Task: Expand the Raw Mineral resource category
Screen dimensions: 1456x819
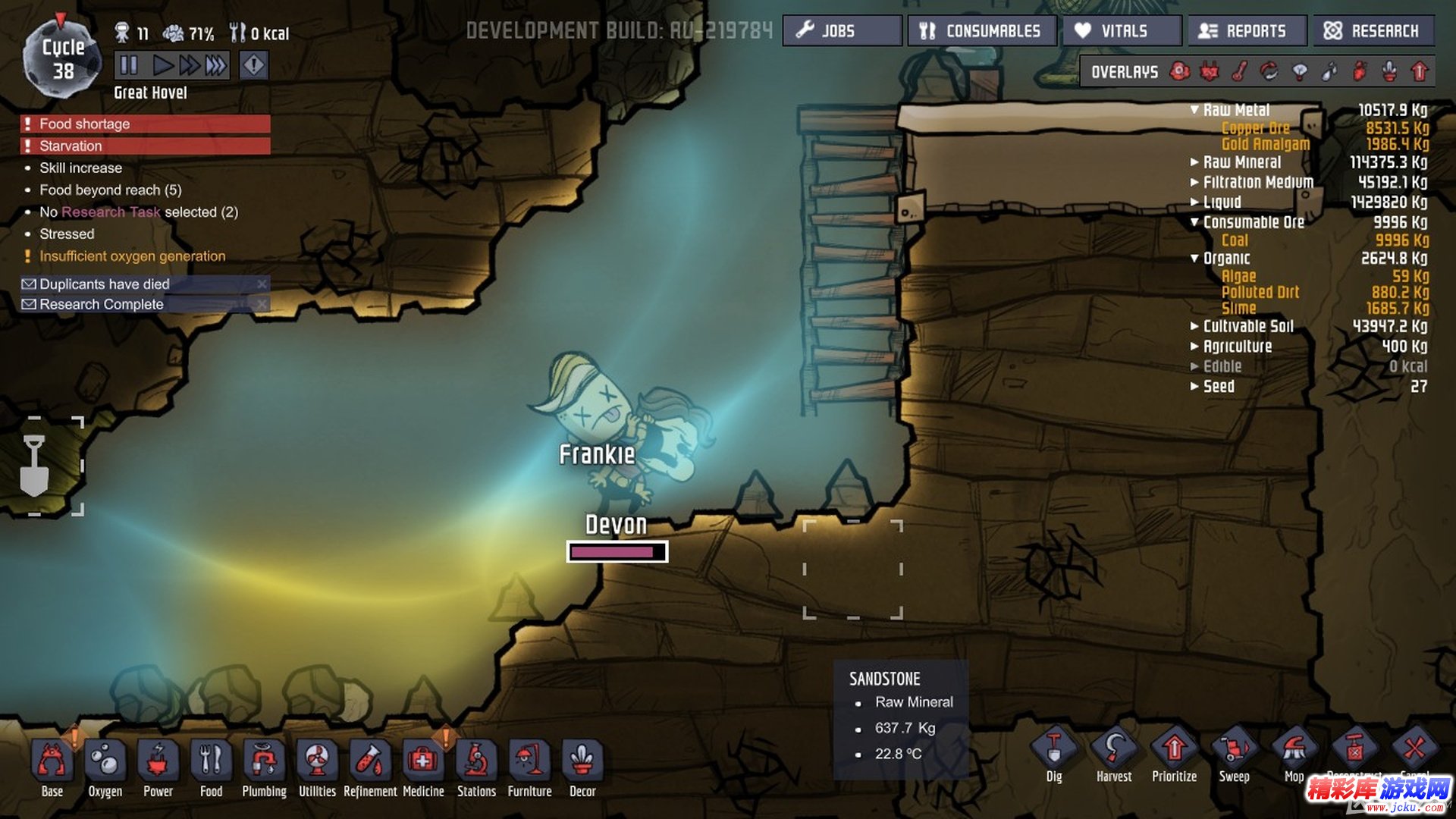Action: coord(1195,162)
